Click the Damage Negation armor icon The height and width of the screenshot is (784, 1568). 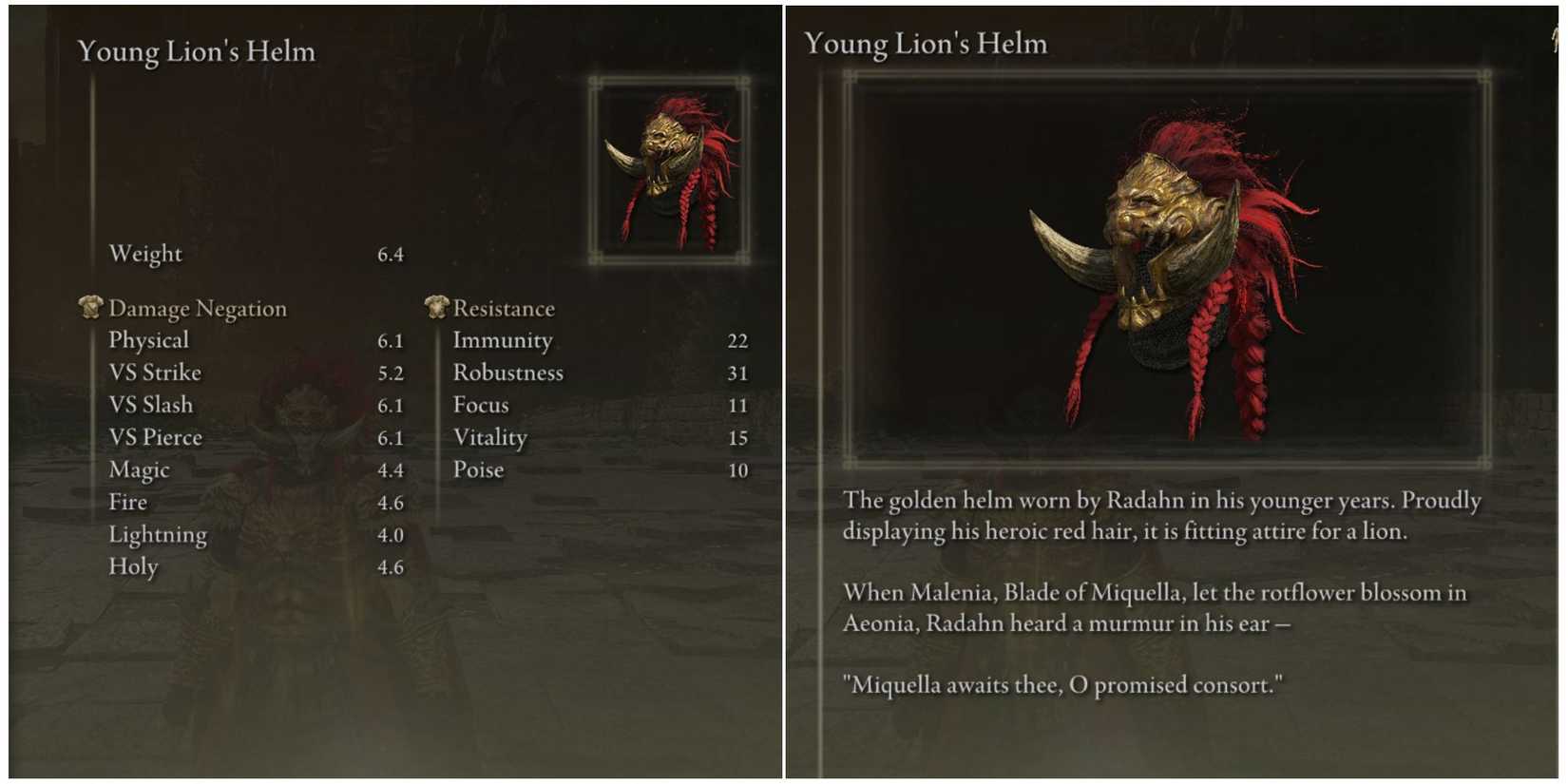(x=90, y=306)
